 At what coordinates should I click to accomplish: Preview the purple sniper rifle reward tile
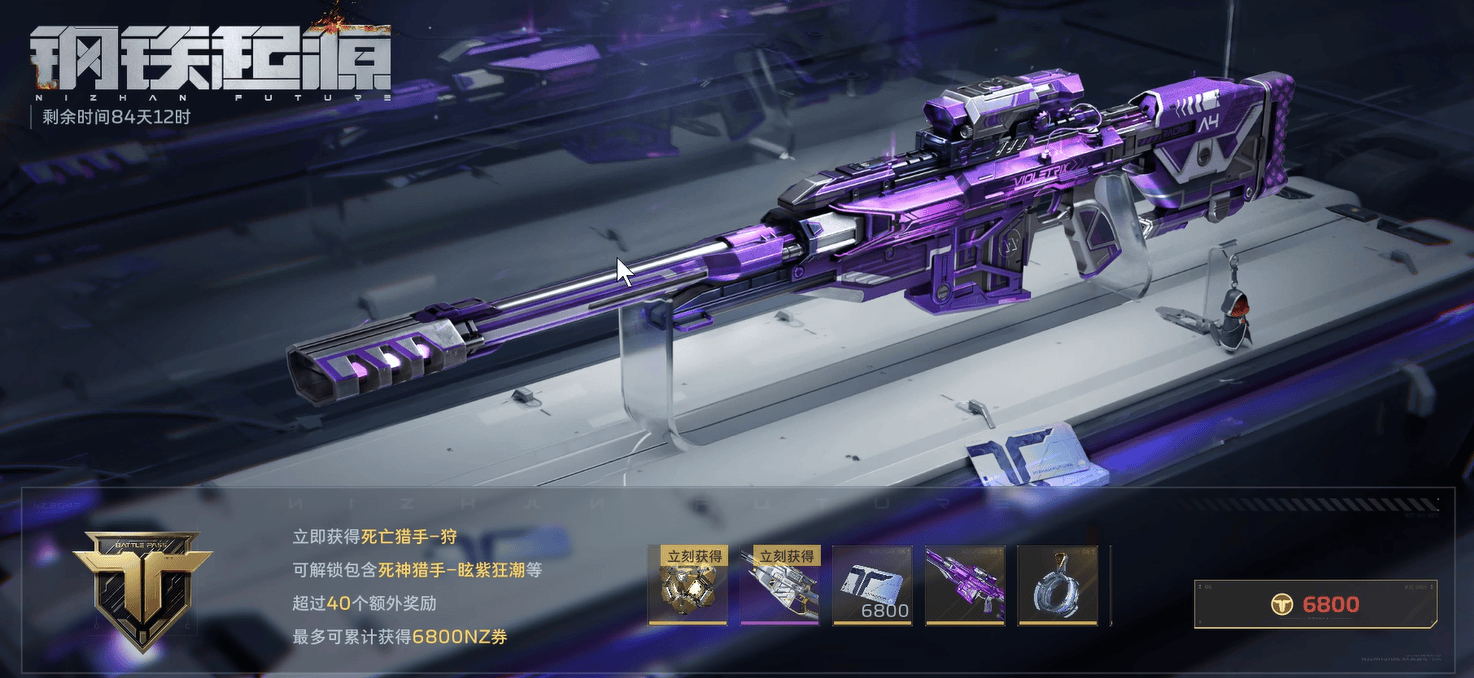[965, 586]
